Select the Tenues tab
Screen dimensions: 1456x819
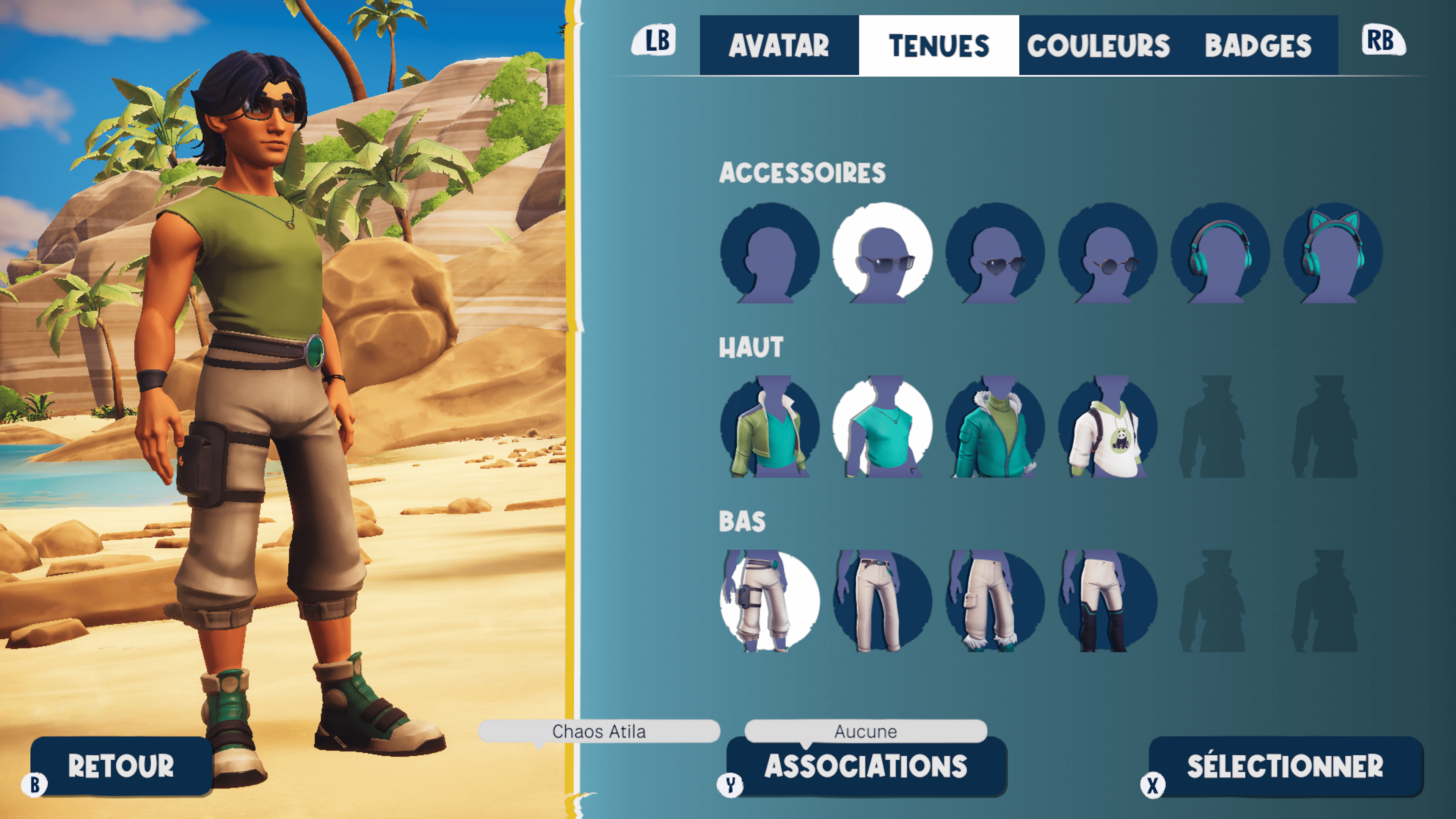coord(938,45)
